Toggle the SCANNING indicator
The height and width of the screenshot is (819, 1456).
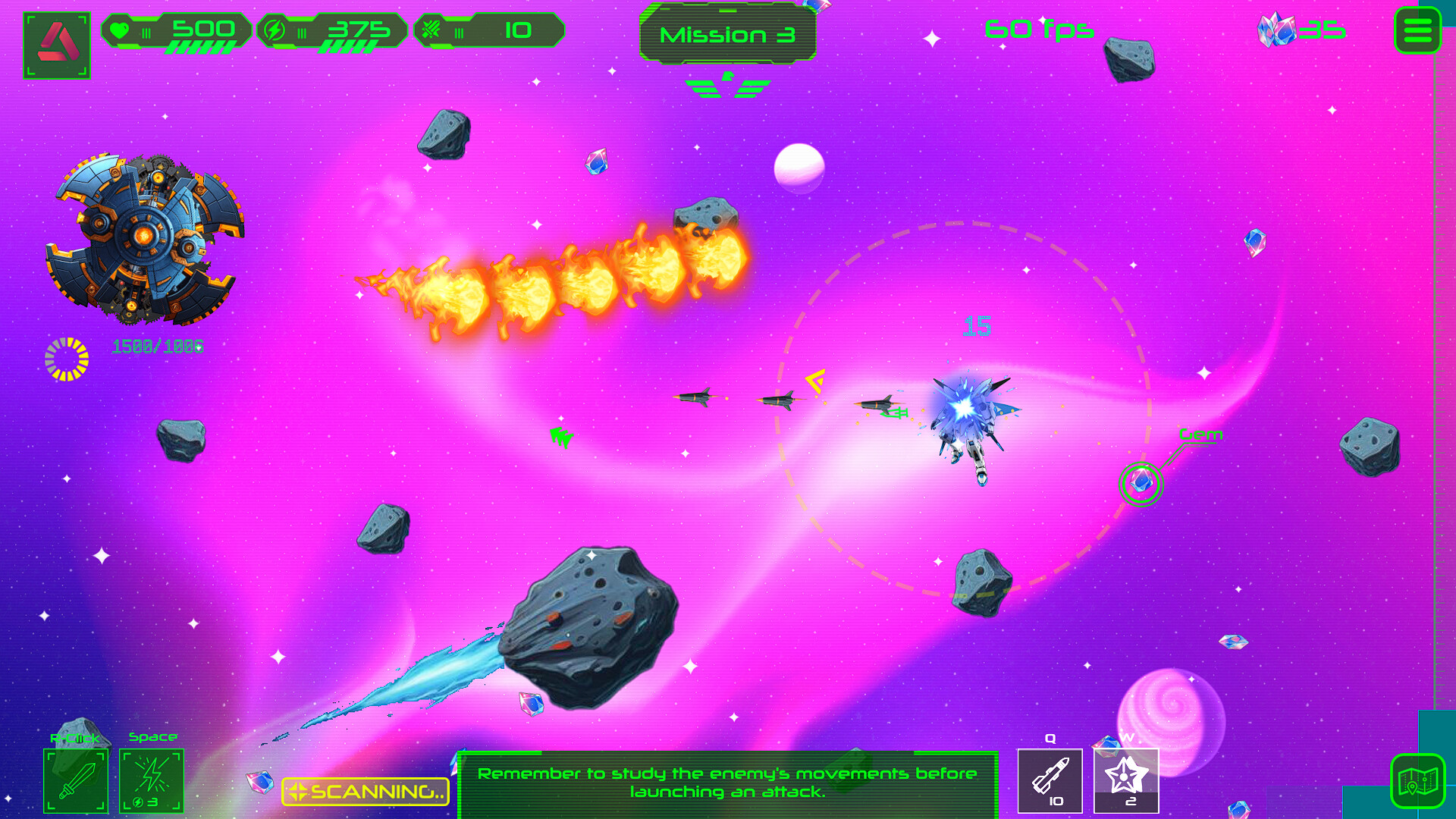(x=364, y=791)
